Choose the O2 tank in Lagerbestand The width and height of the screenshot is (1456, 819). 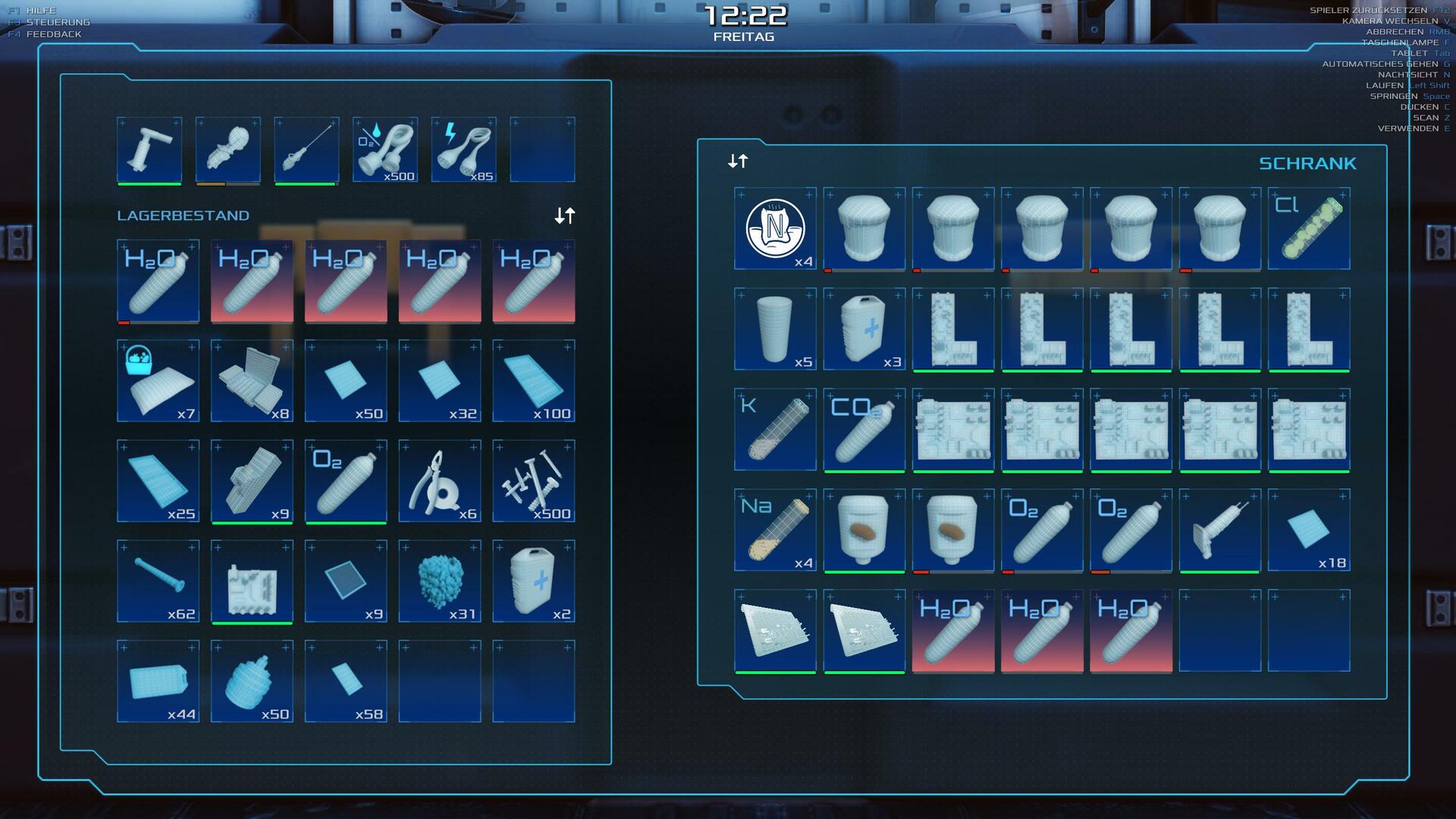pos(346,481)
